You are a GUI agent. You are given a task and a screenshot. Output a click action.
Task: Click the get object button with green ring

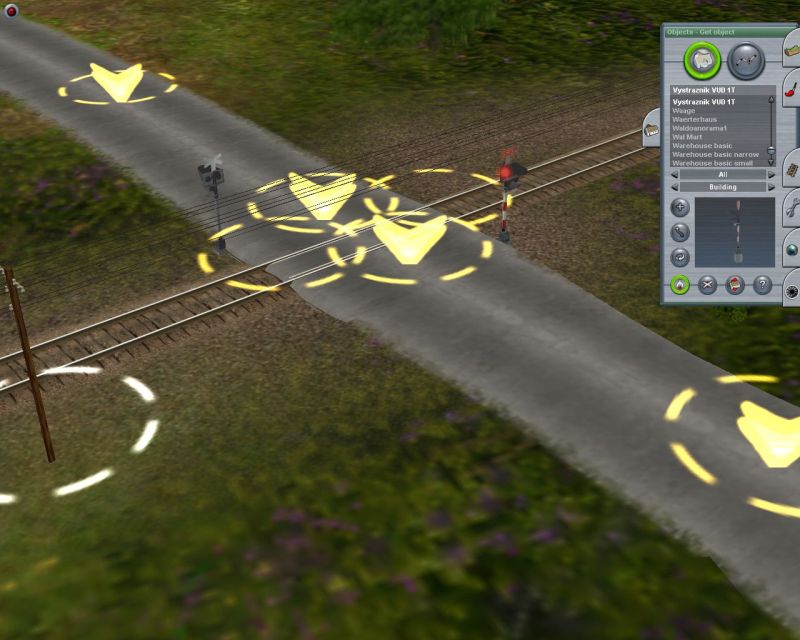(680, 285)
